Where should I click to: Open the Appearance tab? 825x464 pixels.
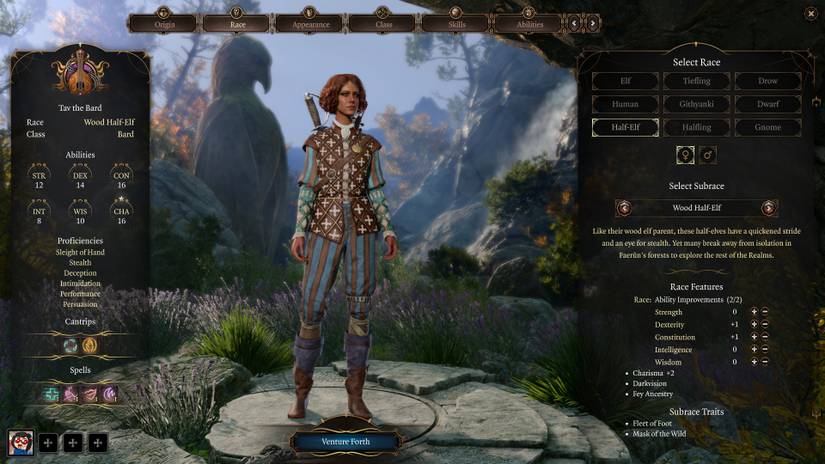tap(310, 21)
